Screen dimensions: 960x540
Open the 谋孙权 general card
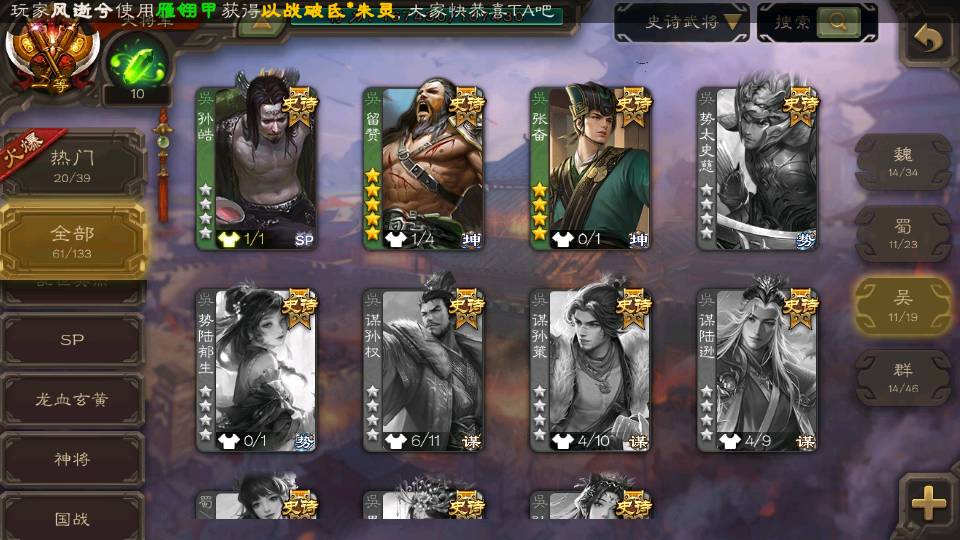(424, 370)
